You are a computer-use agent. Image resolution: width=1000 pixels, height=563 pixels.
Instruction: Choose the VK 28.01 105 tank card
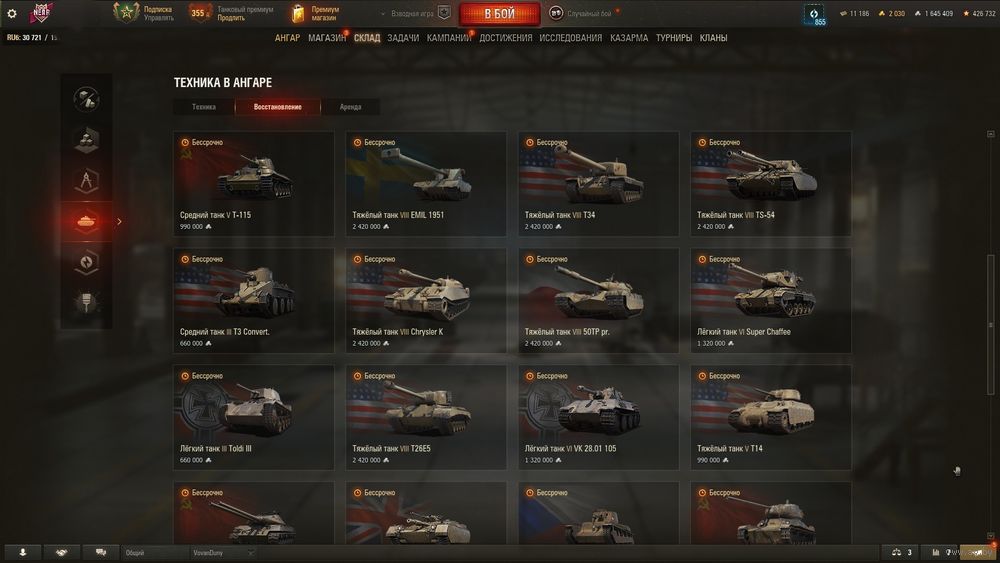pyautogui.click(x=598, y=418)
